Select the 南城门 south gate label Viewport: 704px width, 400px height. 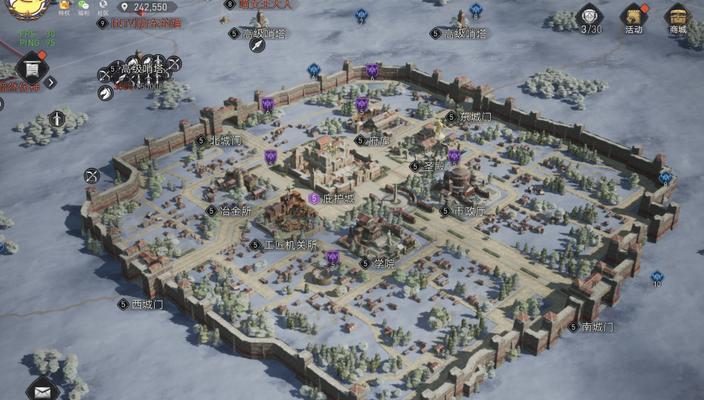pyautogui.click(x=597, y=327)
